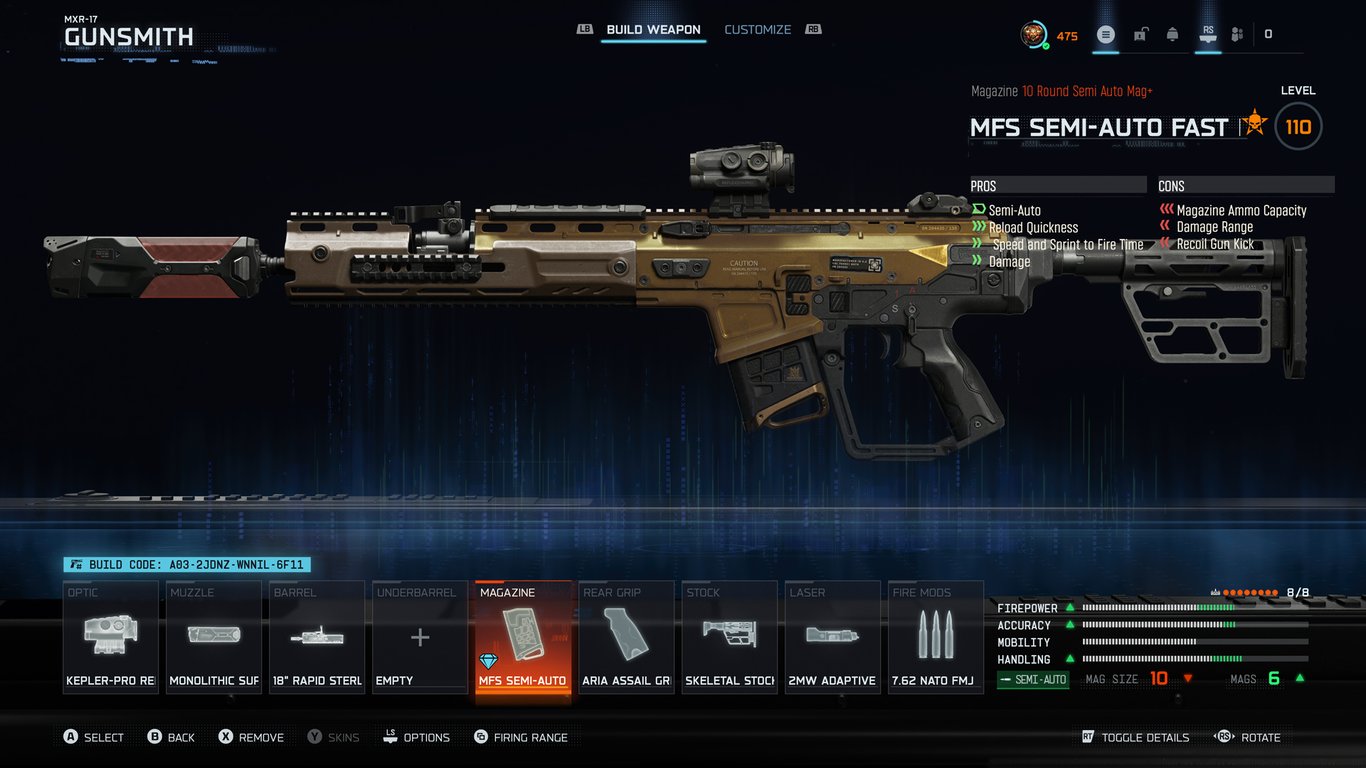The height and width of the screenshot is (768, 1366).
Task: Open the Mag Size dropdown arrow
Action: (x=1187, y=679)
